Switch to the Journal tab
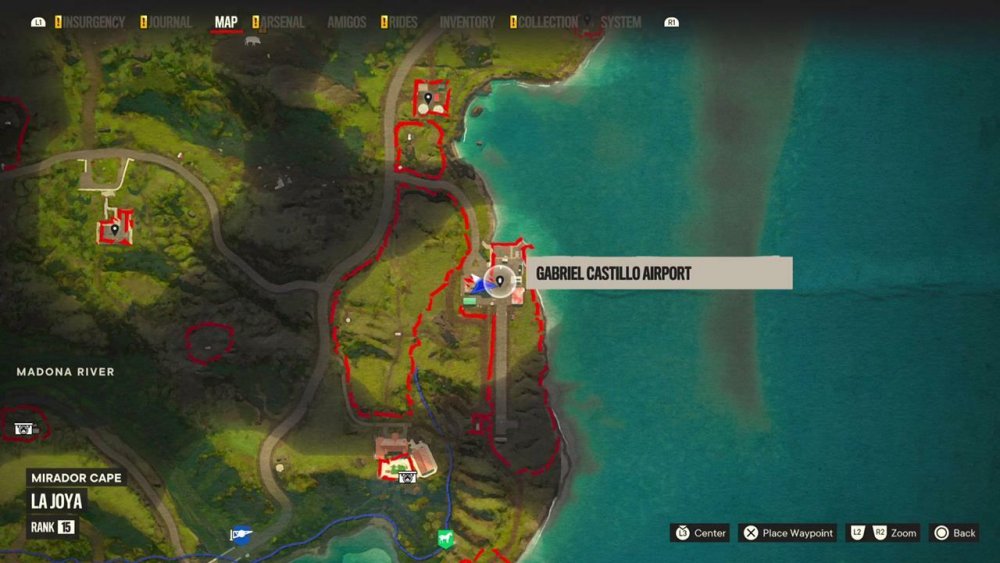The width and height of the screenshot is (1000, 563). [x=170, y=22]
